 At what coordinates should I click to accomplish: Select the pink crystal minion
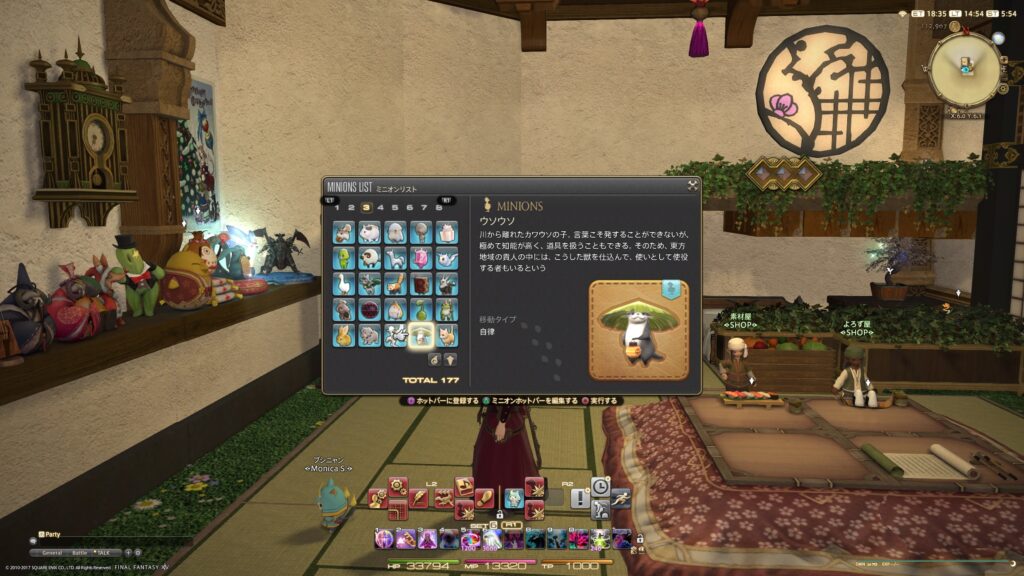pos(421,258)
